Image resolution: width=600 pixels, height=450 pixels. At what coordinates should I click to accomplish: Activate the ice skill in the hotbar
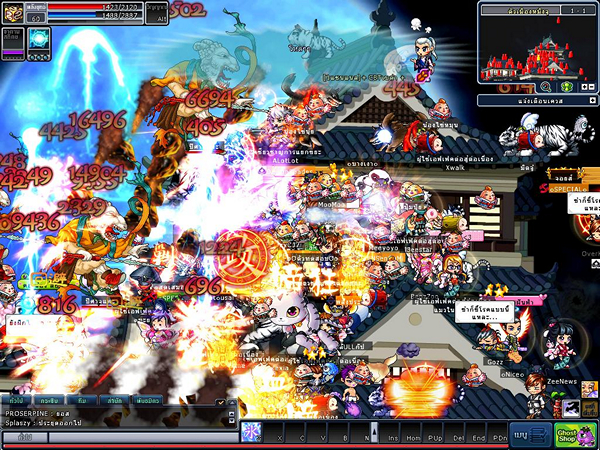pos(251,432)
